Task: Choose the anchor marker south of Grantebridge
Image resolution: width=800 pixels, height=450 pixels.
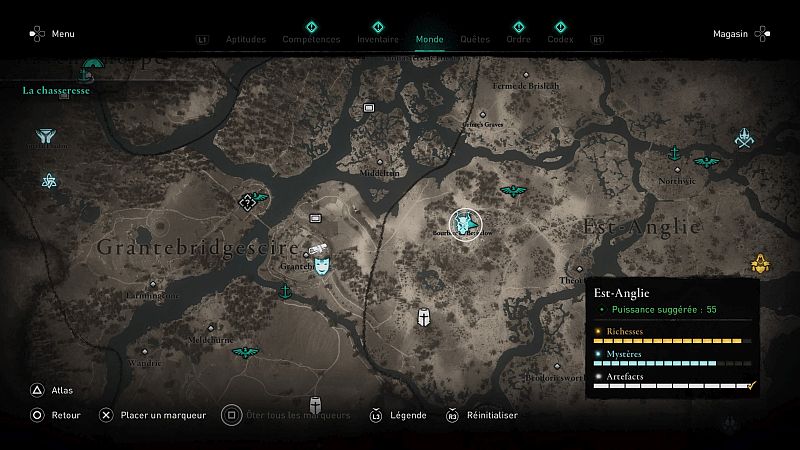Action: (284, 291)
